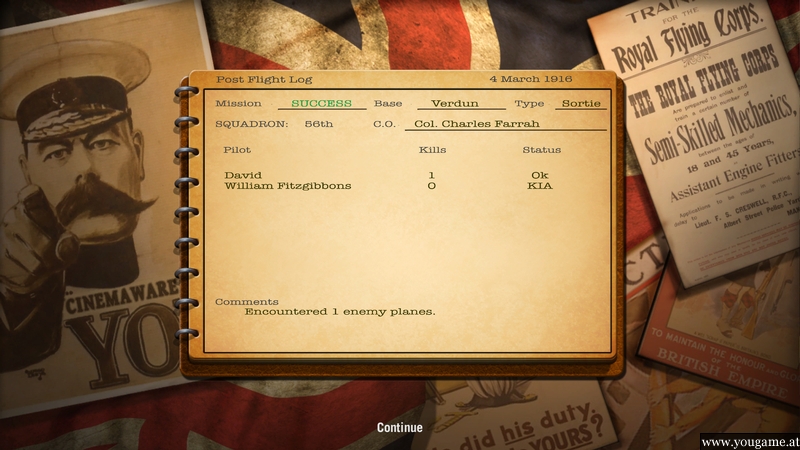800x450 pixels.
Task: Continue past the Post Flight Log
Action: click(x=399, y=427)
